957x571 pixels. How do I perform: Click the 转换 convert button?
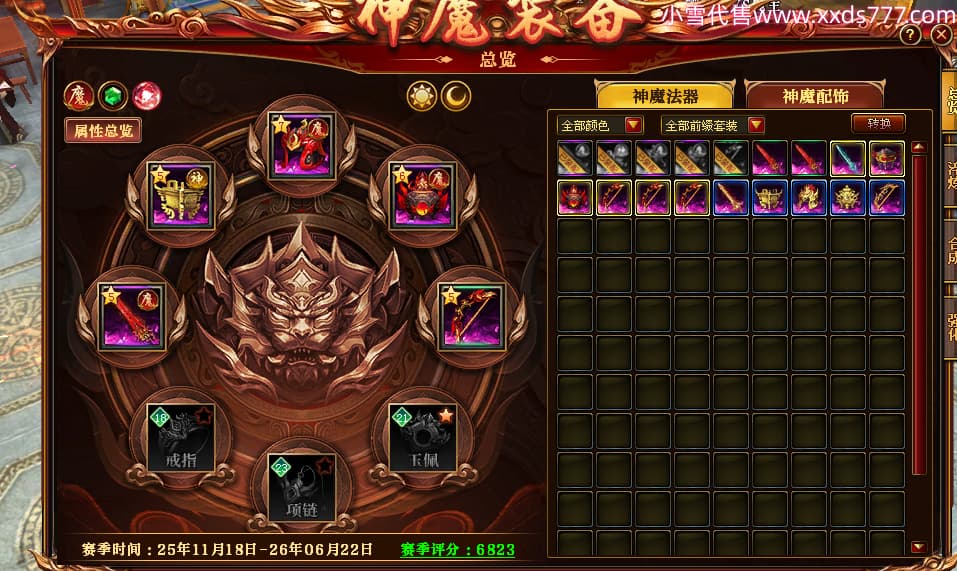pyautogui.click(x=879, y=124)
